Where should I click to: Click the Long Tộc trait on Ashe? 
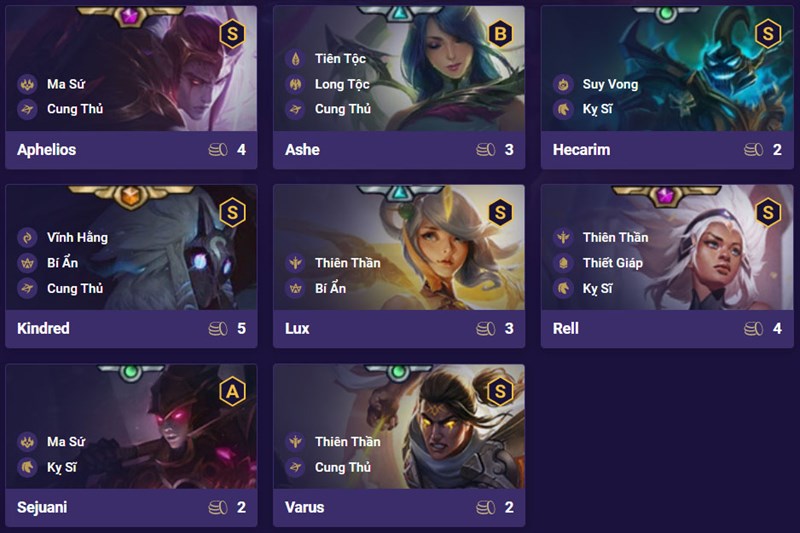pyautogui.click(x=341, y=84)
